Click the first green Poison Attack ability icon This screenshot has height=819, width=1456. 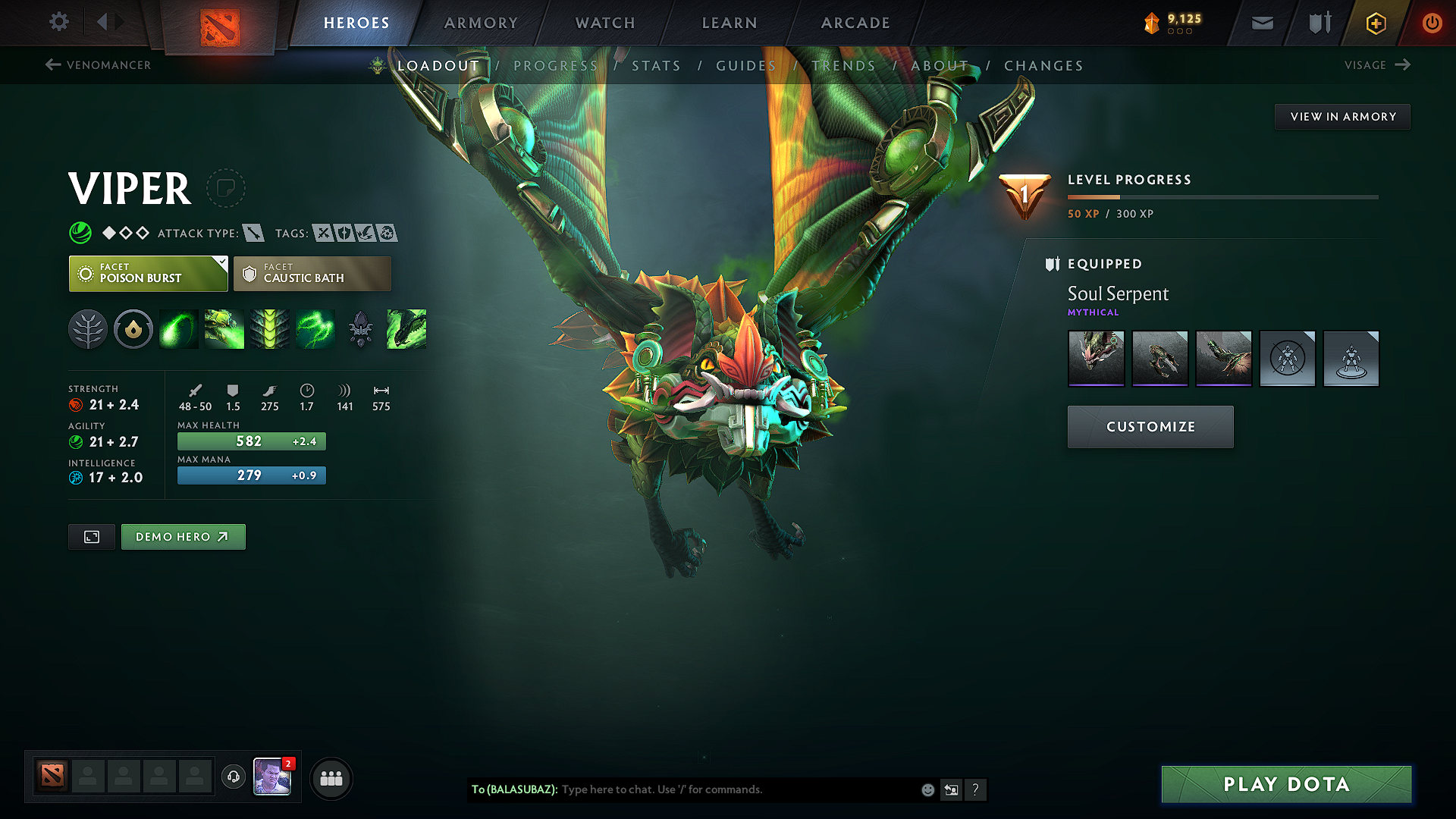pyautogui.click(x=178, y=329)
